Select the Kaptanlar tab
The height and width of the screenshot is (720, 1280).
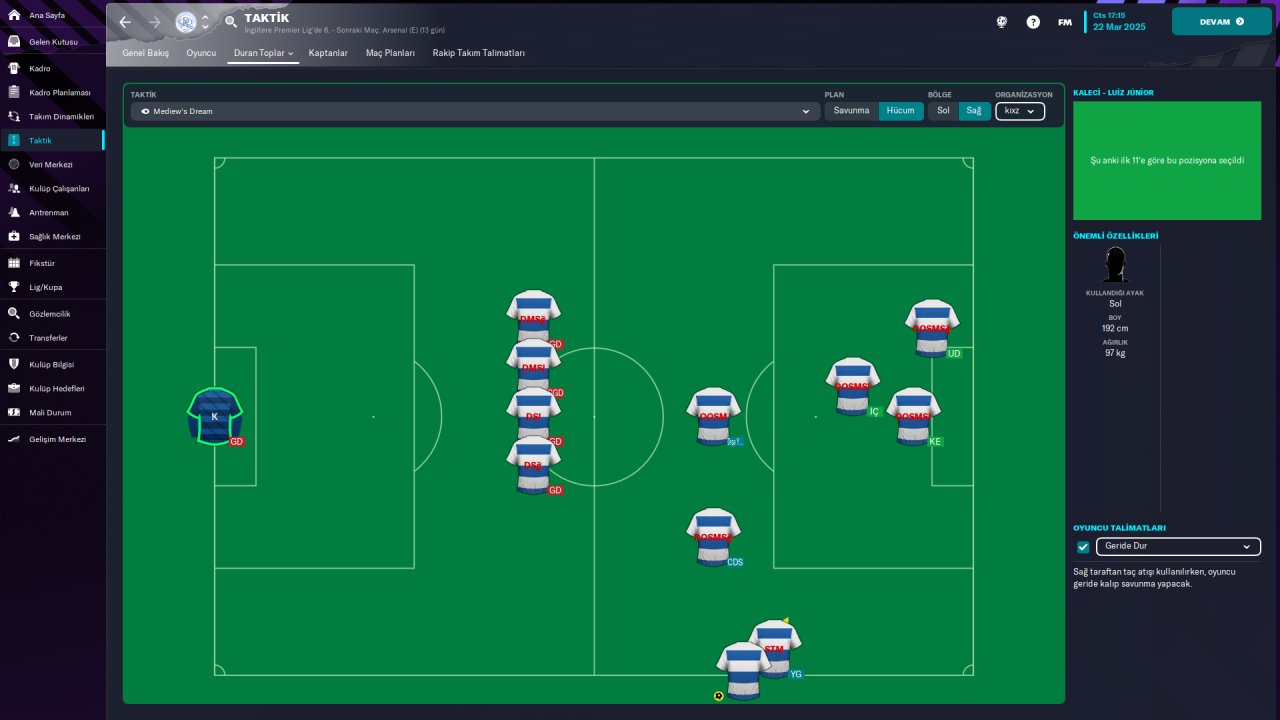[x=328, y=52]
